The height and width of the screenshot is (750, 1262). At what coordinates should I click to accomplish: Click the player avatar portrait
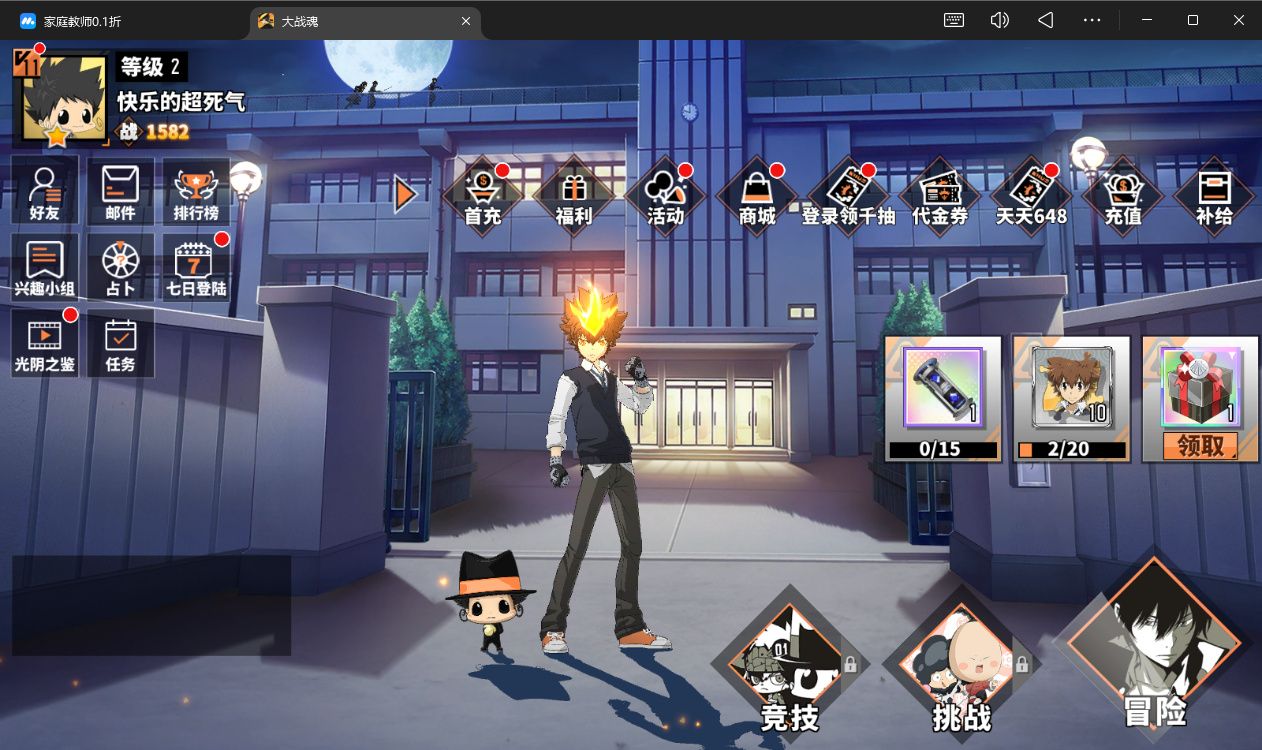tap(62, 99)
